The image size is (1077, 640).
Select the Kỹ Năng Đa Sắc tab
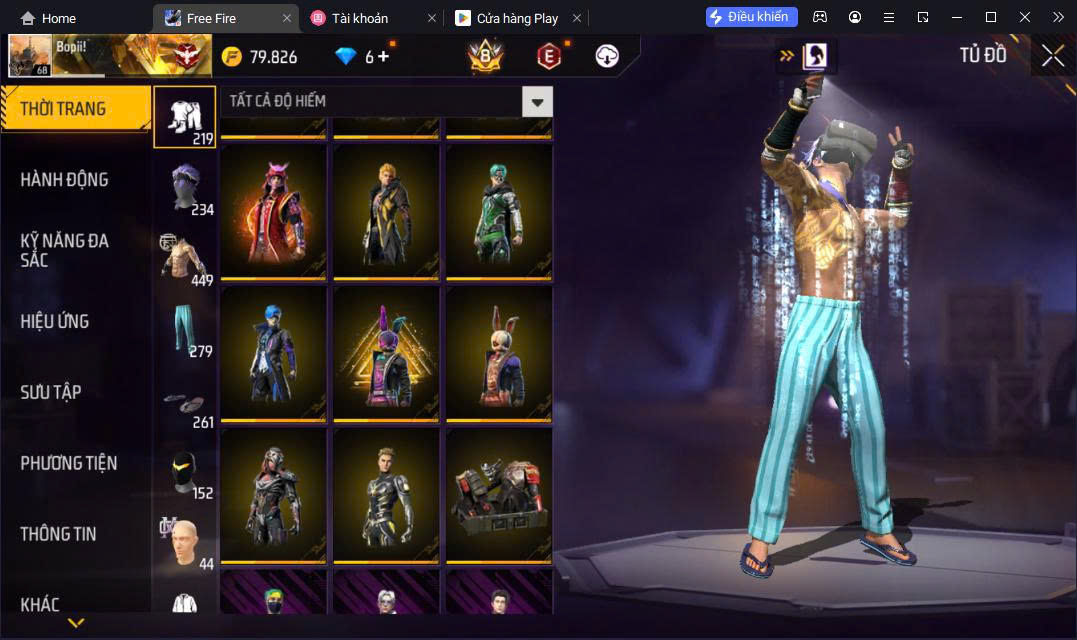(x=64, y=250)
